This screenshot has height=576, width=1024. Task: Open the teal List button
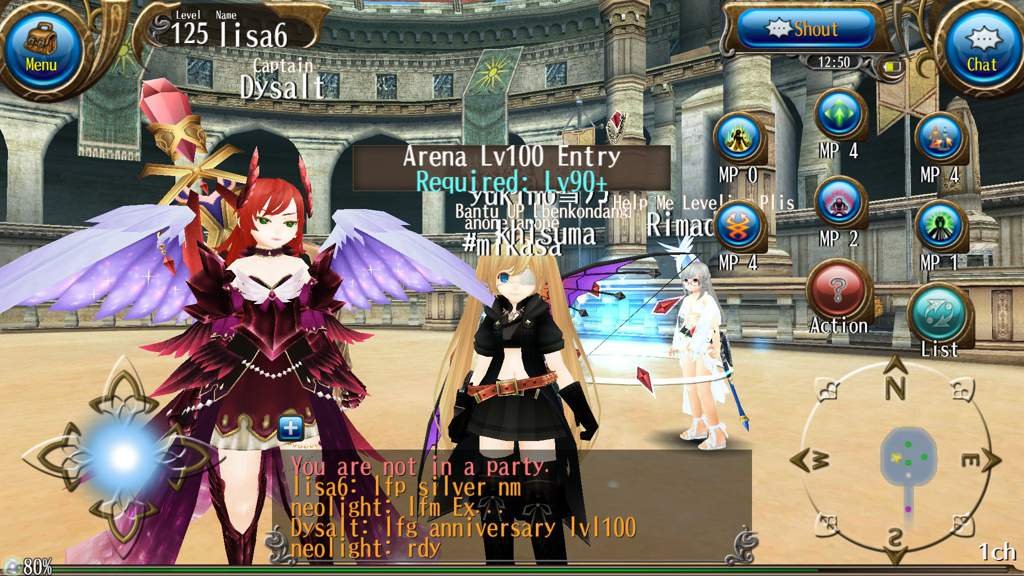point(939,316)
